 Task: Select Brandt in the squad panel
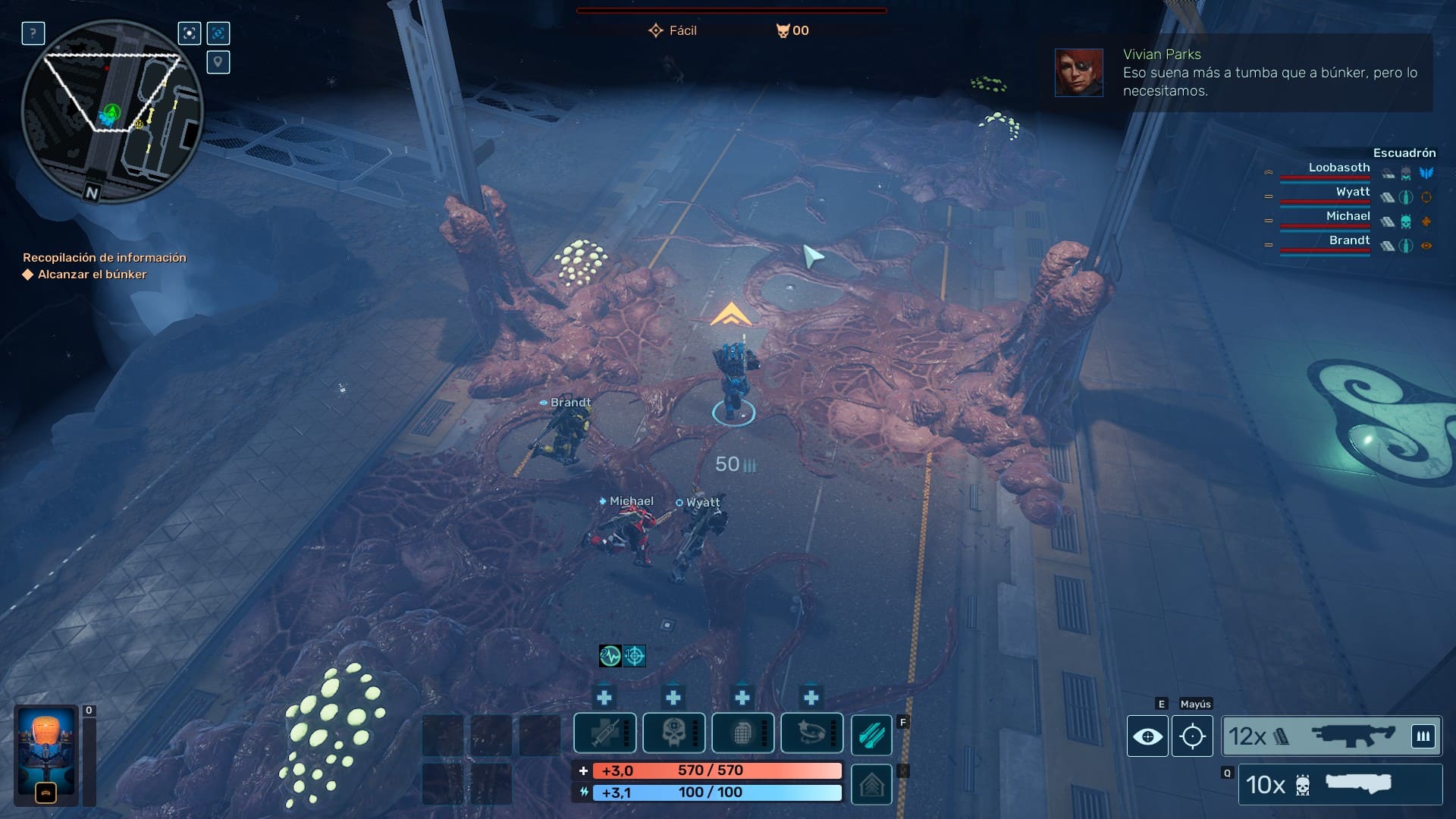pos(1349,241)
